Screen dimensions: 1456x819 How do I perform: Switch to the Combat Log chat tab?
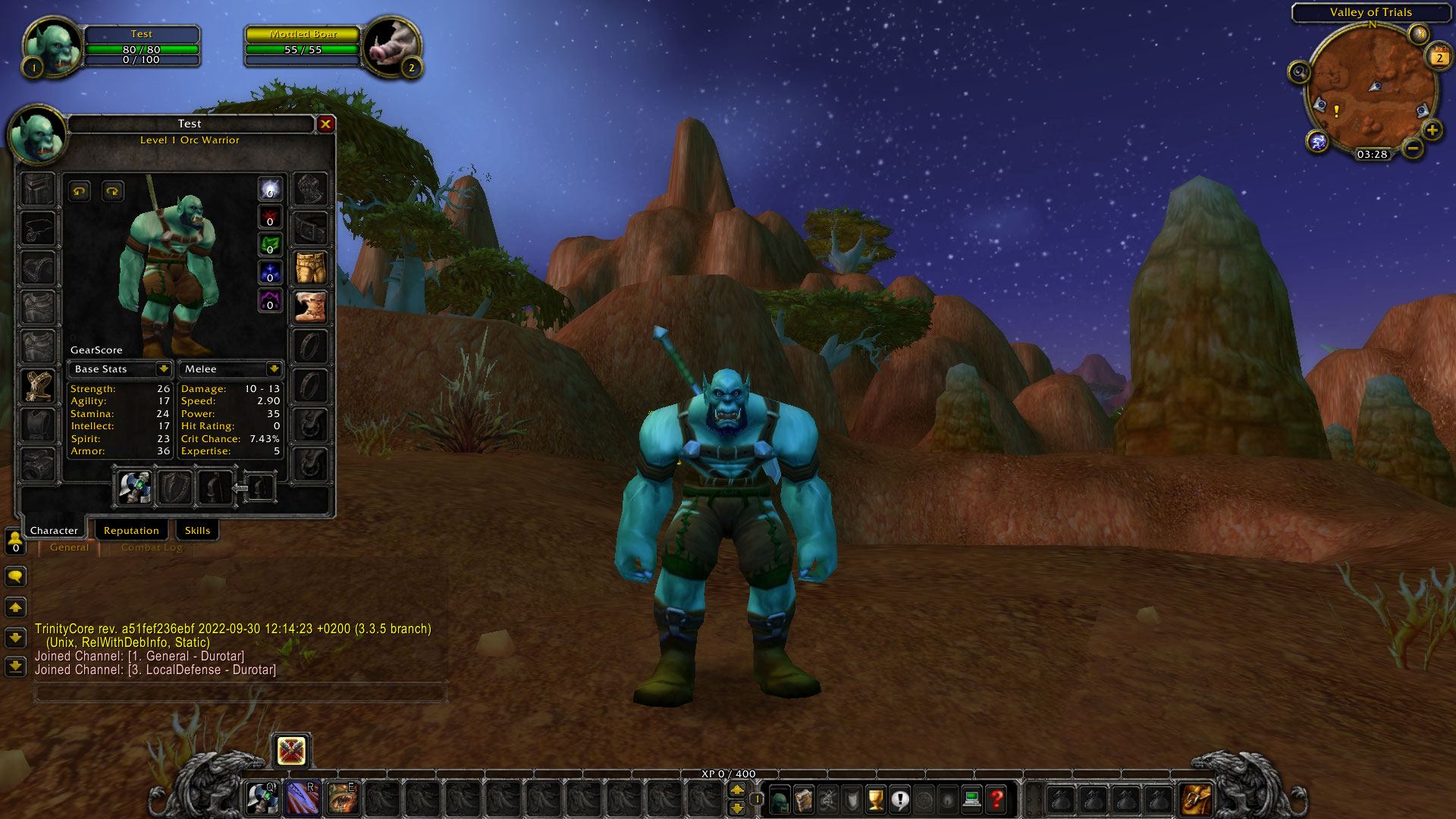click(150, 547)
